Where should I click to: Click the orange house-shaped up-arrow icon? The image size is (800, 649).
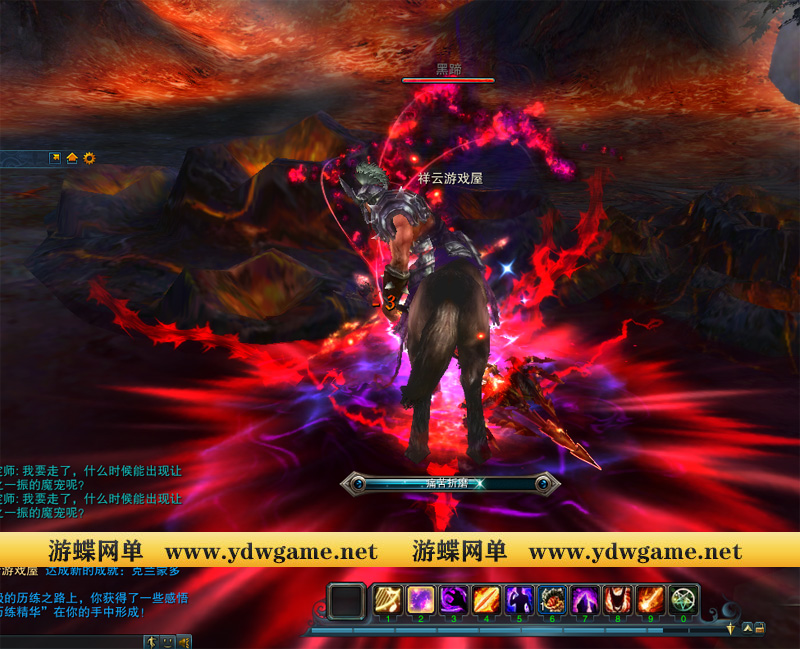(72, 158)
